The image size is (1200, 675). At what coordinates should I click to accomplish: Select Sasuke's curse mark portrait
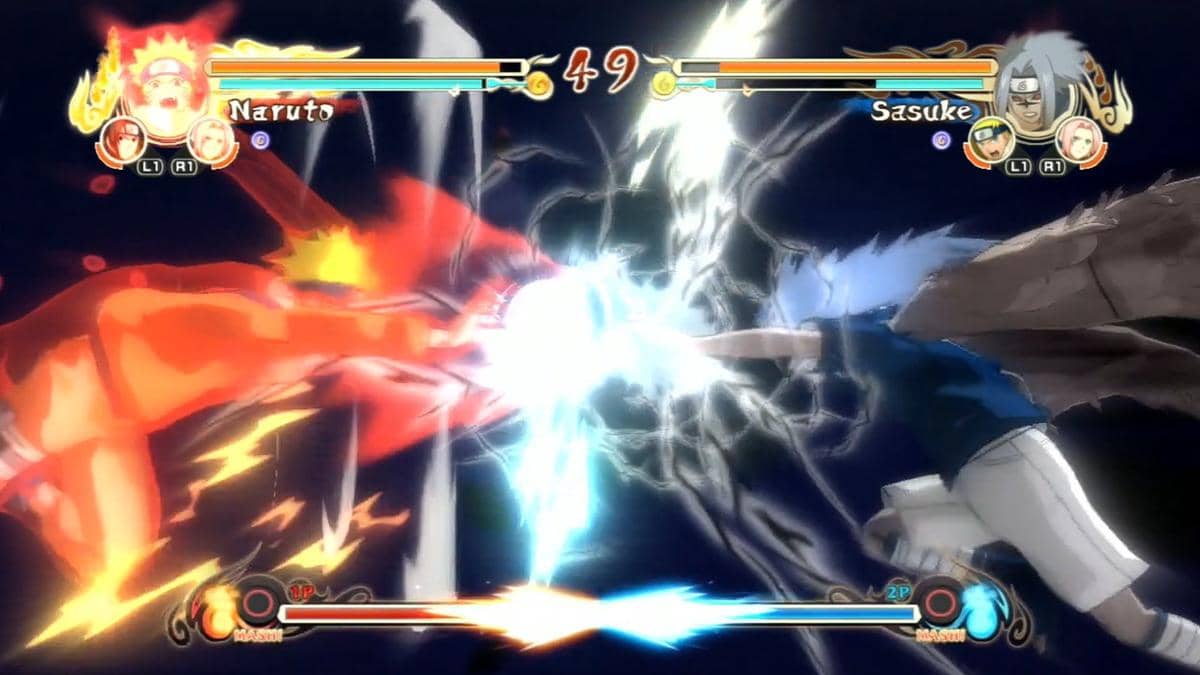[1036, 85]
